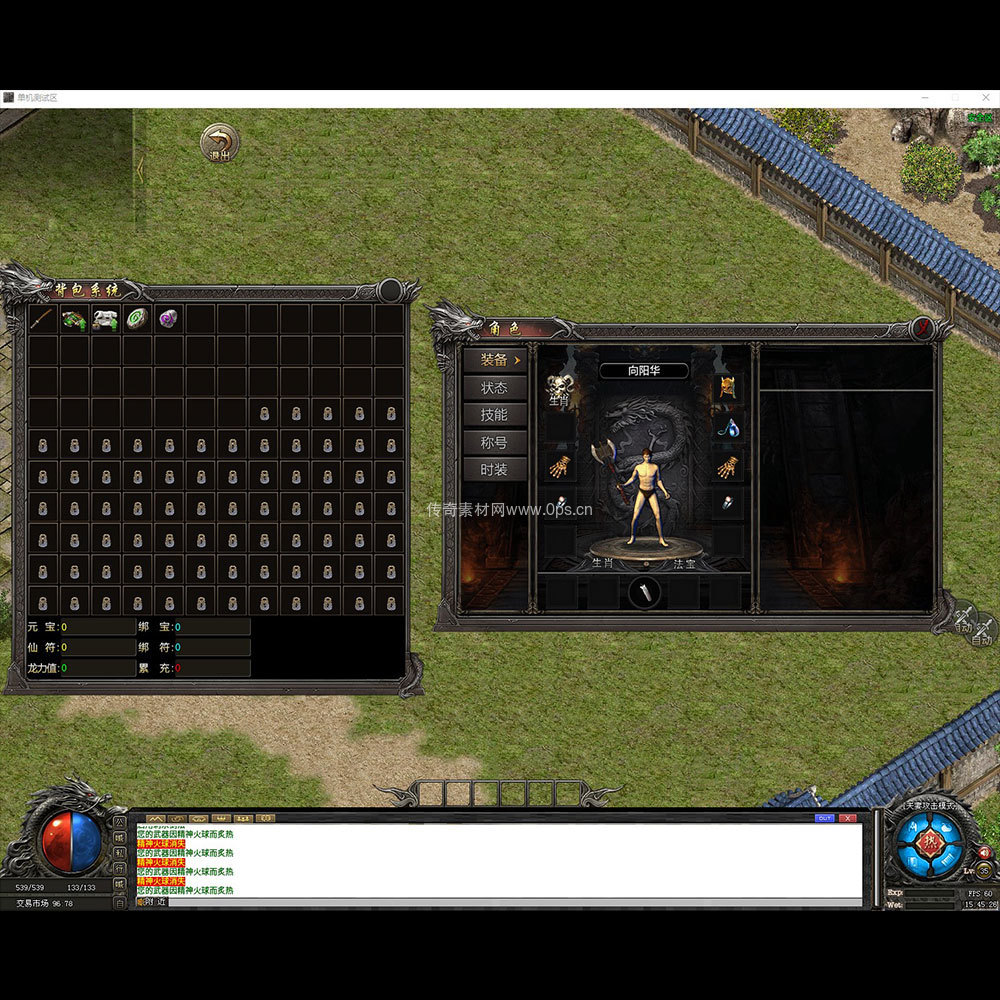Show the 技能 skills tab
The image size is (1000, 1000).
point(495,415)
